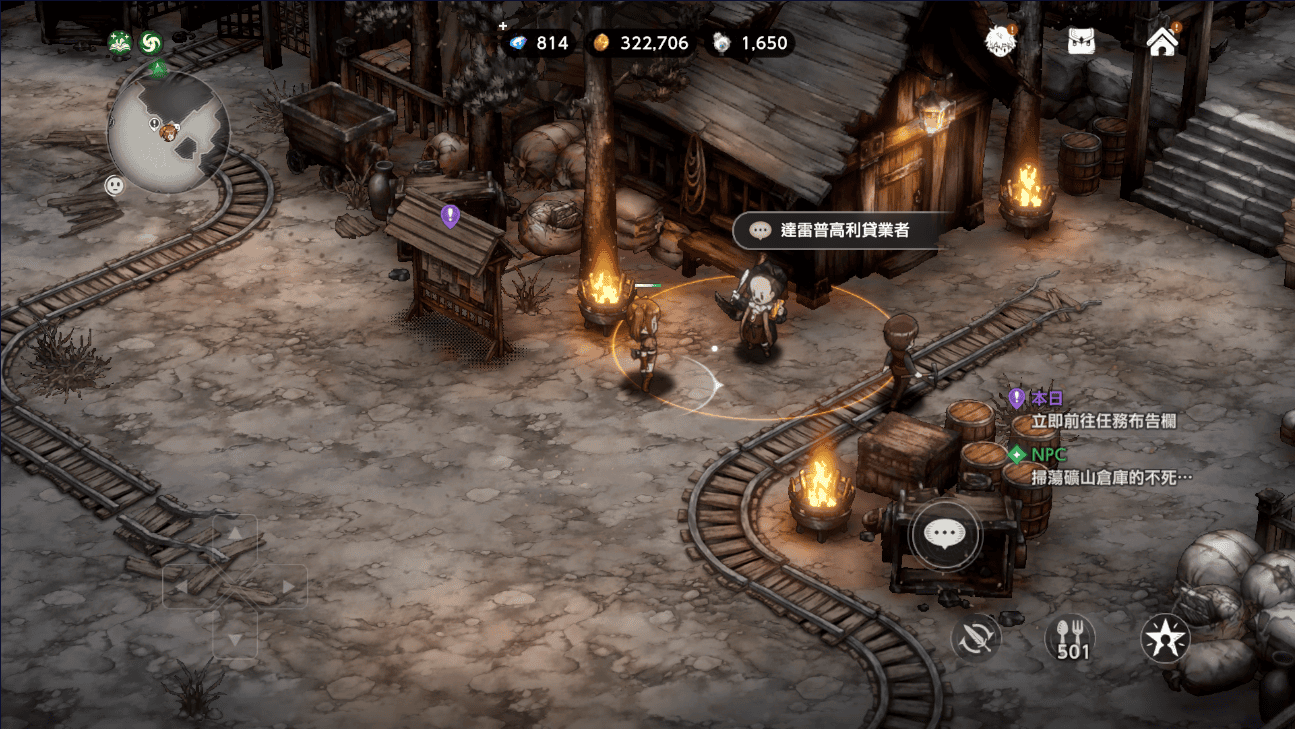Viewport: 1295px width, 729px height.
Task: Open the character portrait menu icon
Action: tap(999, 42)
